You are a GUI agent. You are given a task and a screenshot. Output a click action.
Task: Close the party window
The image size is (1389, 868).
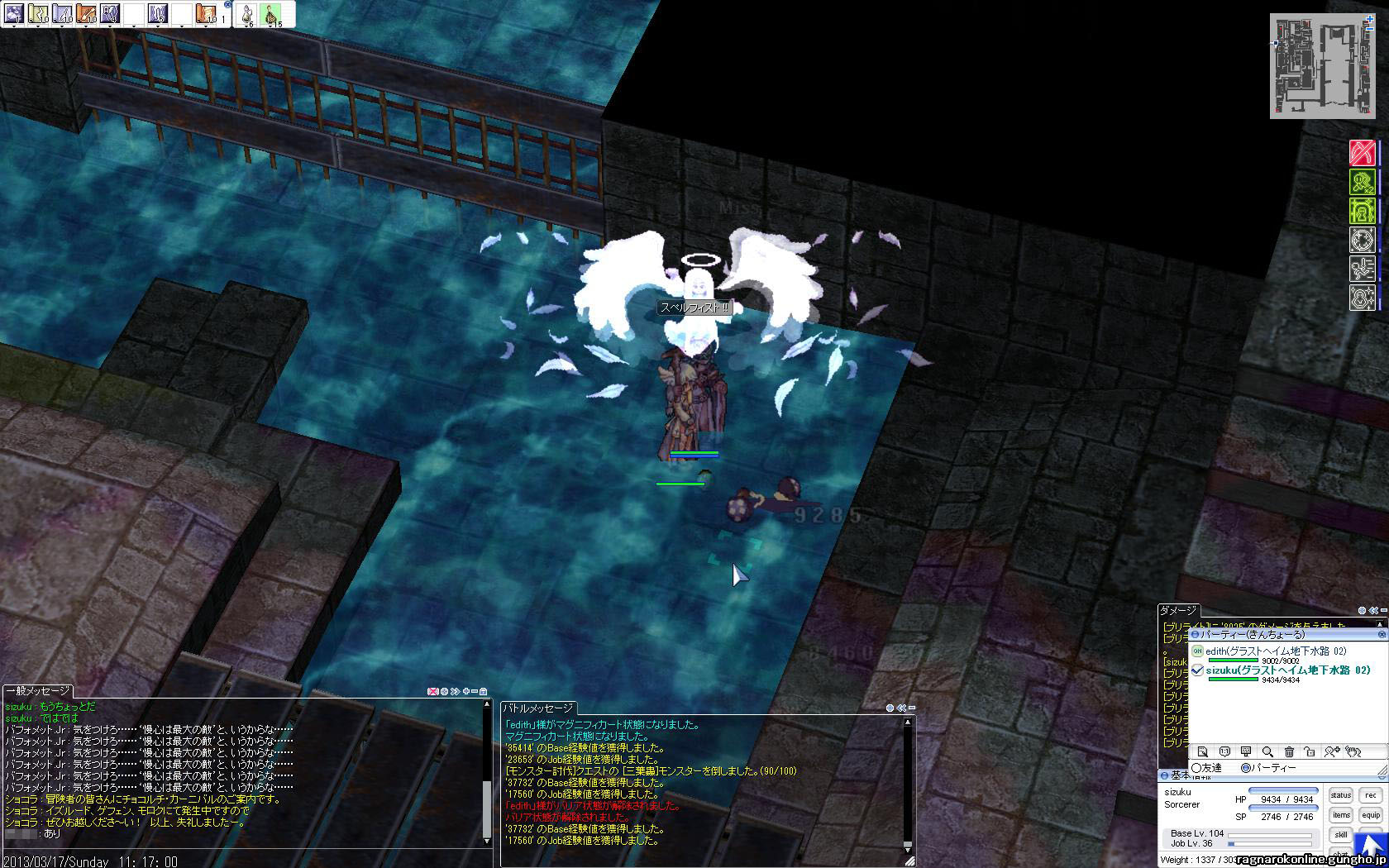[1382, 634]
